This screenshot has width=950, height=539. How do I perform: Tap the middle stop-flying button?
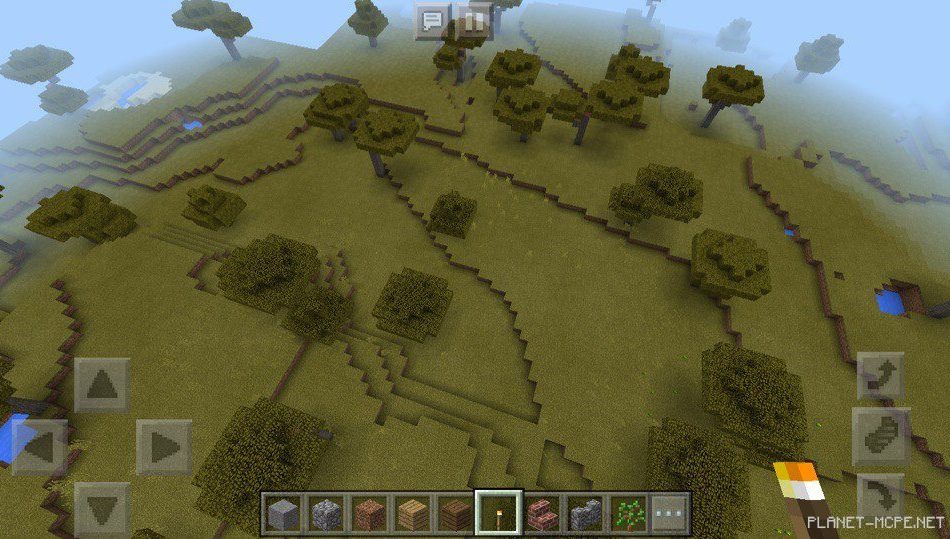click(882, 436)
